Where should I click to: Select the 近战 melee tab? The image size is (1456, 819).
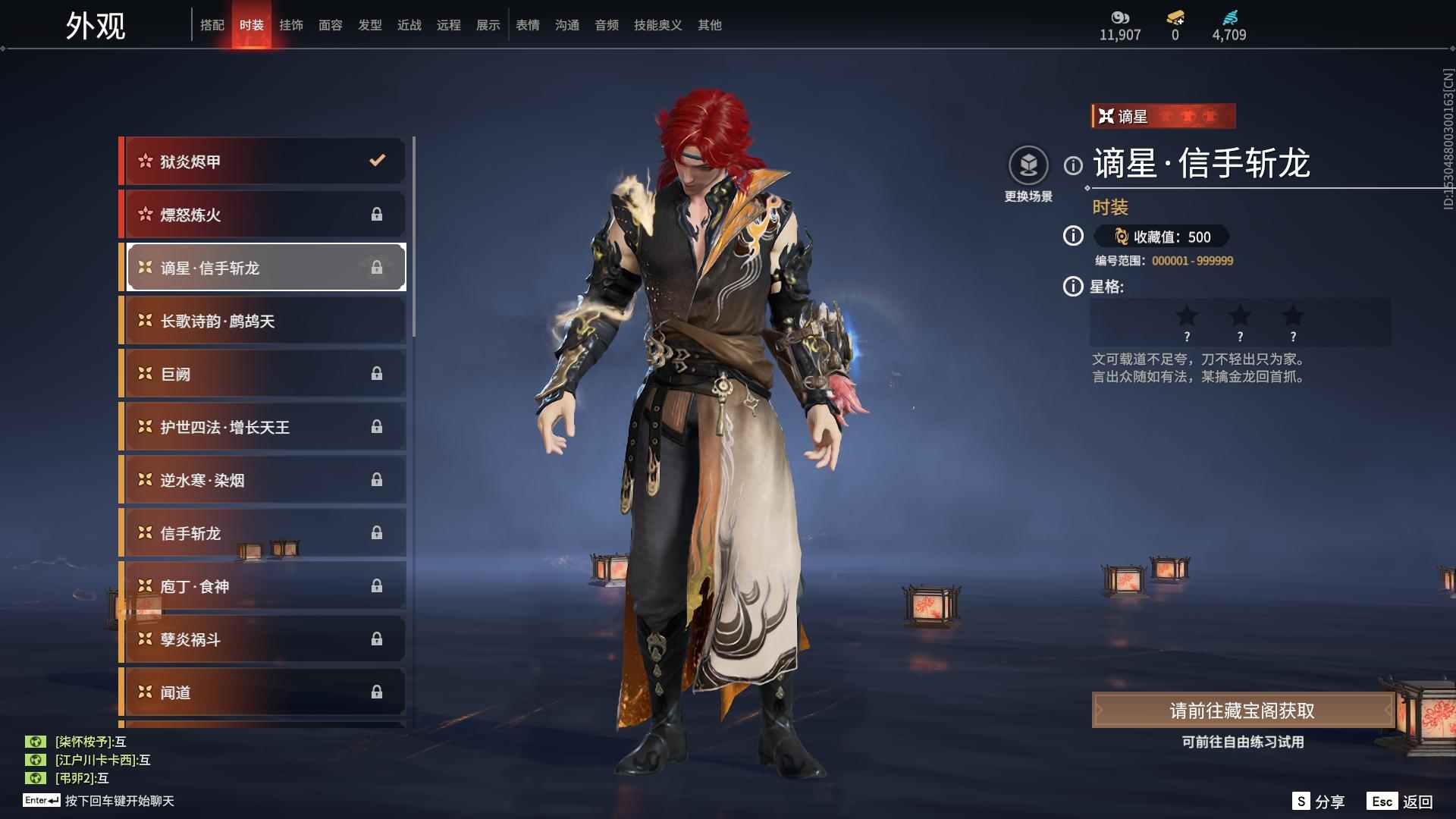click(x=409, y=25)
